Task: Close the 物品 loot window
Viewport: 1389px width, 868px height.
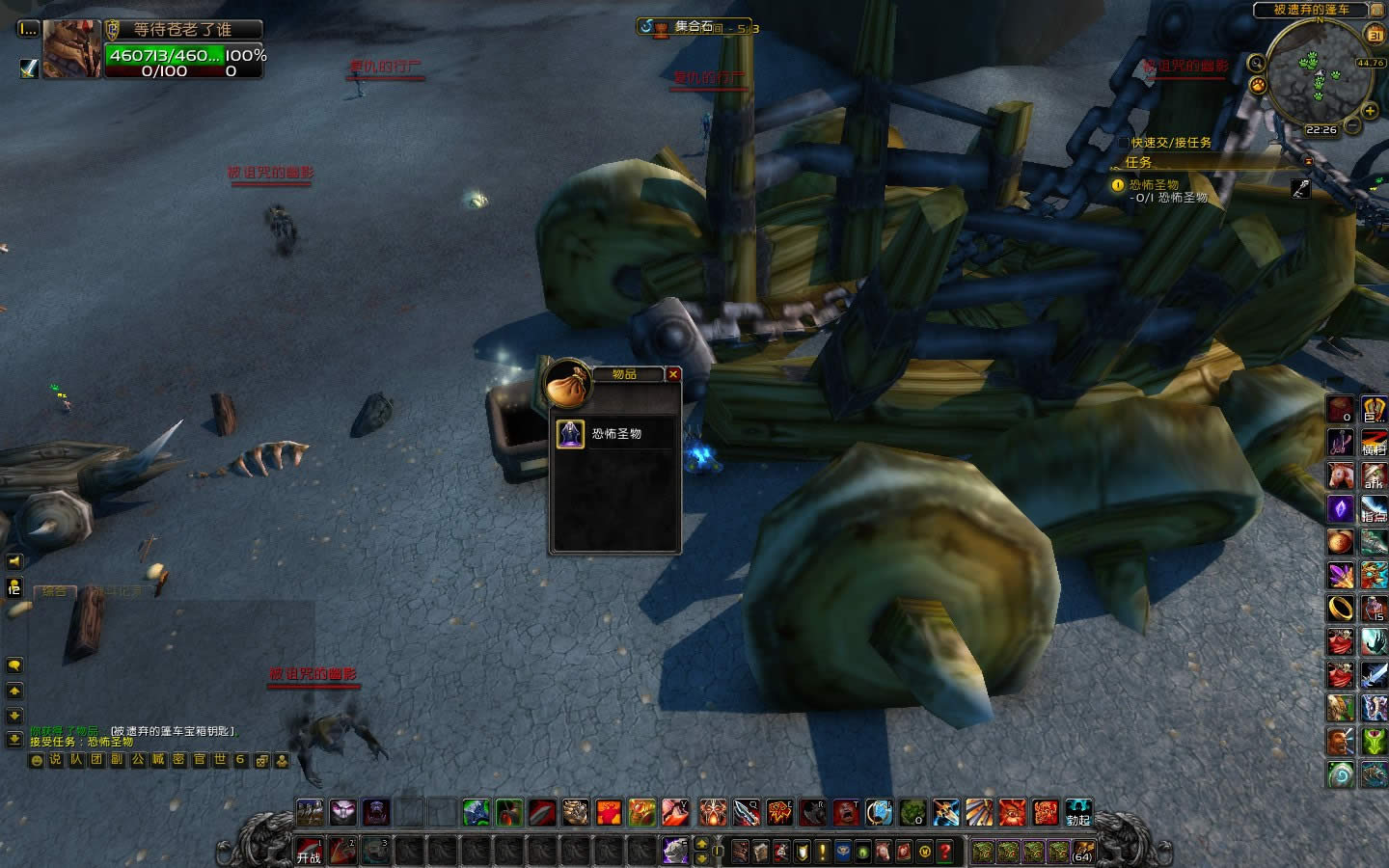Action: (673, 374)
